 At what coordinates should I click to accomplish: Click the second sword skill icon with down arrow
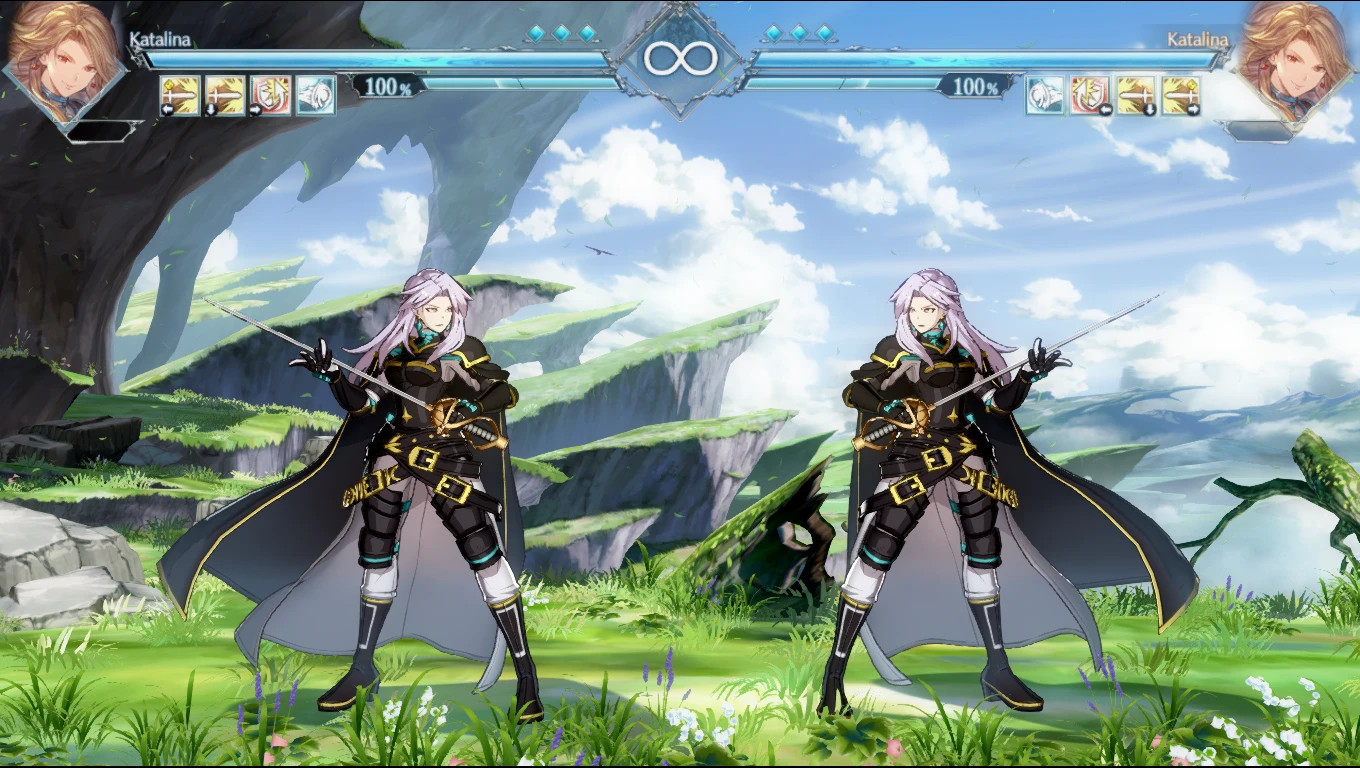224,95
